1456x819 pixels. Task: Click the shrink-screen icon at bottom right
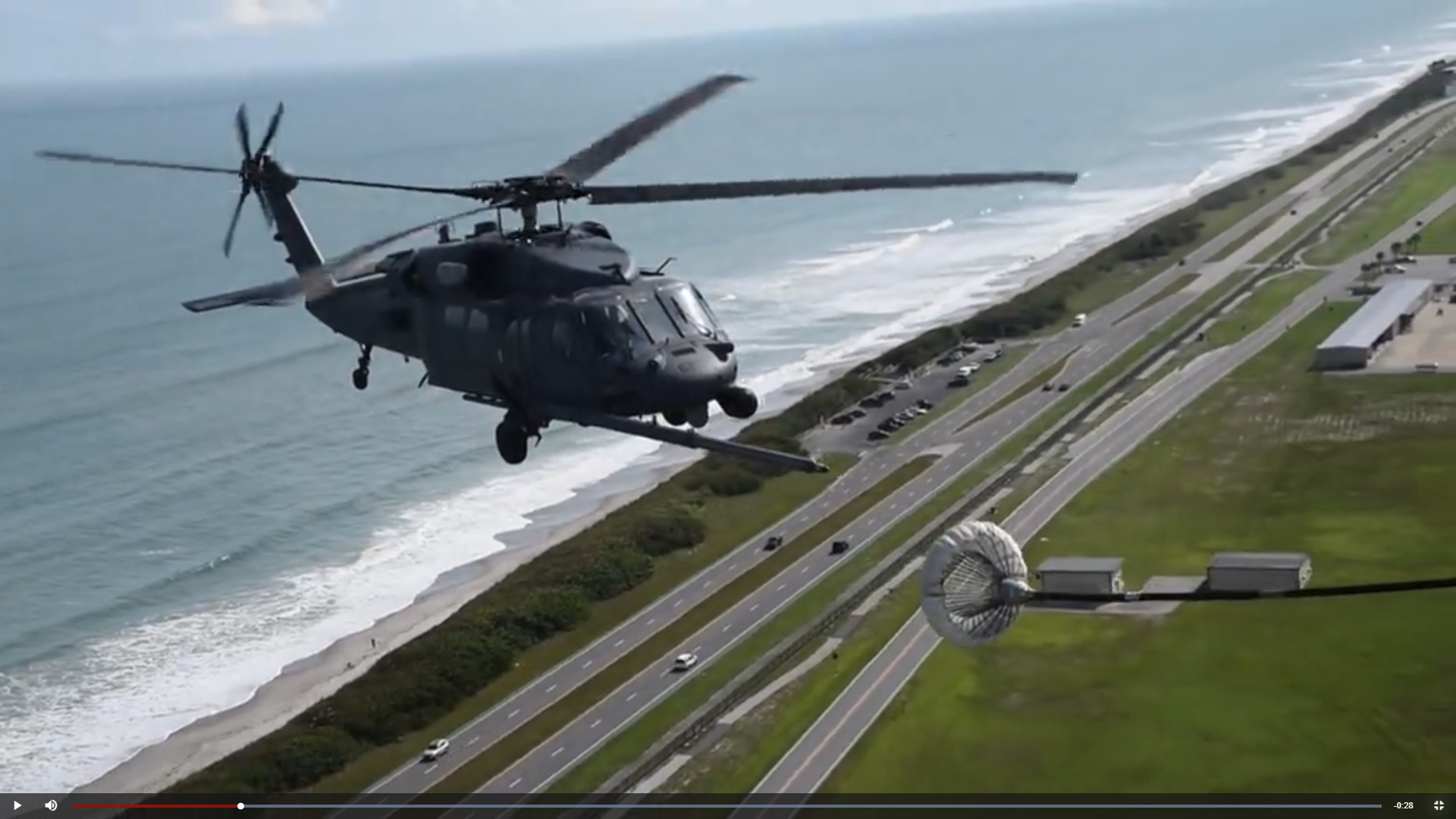(x=1439, y=805)
